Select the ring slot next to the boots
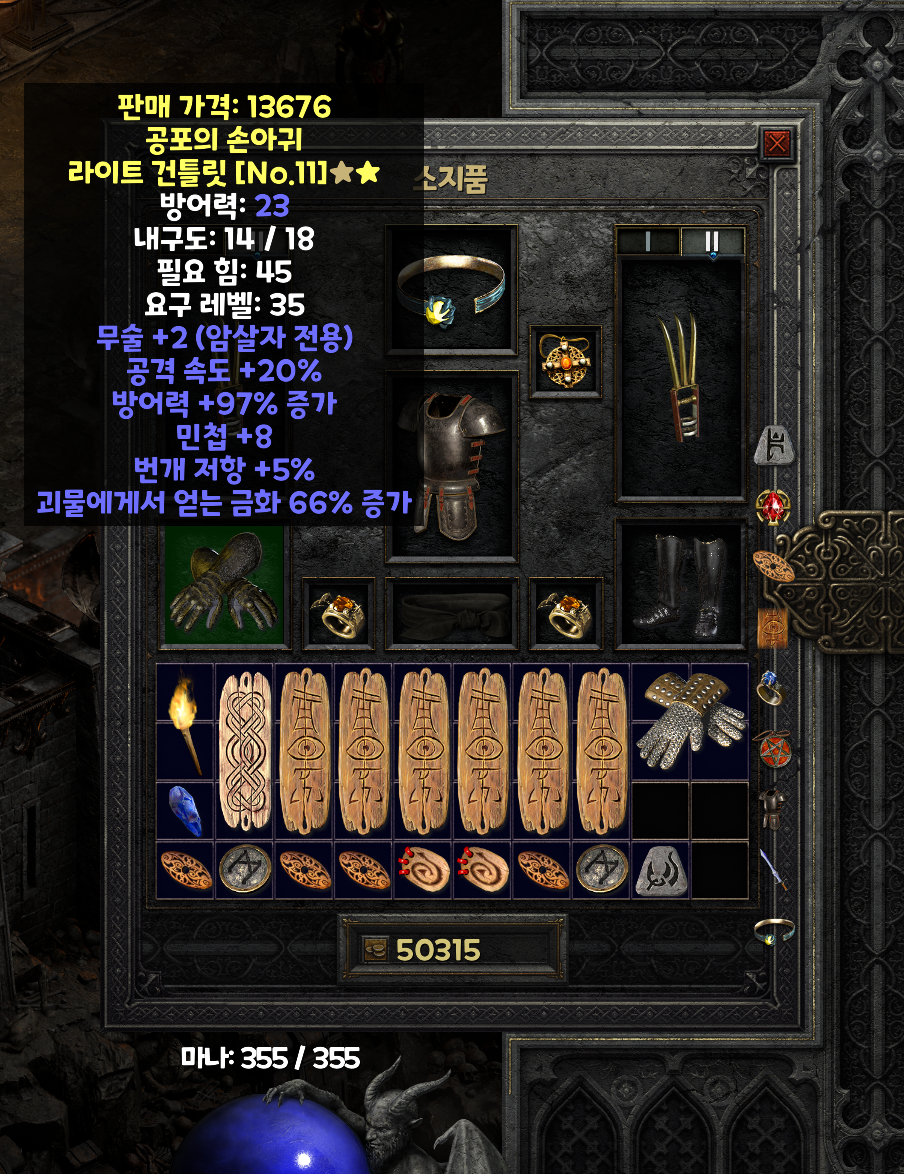The width and height of the screenshot is (904, 1174). pyautogui.click(x=565, y=612)
